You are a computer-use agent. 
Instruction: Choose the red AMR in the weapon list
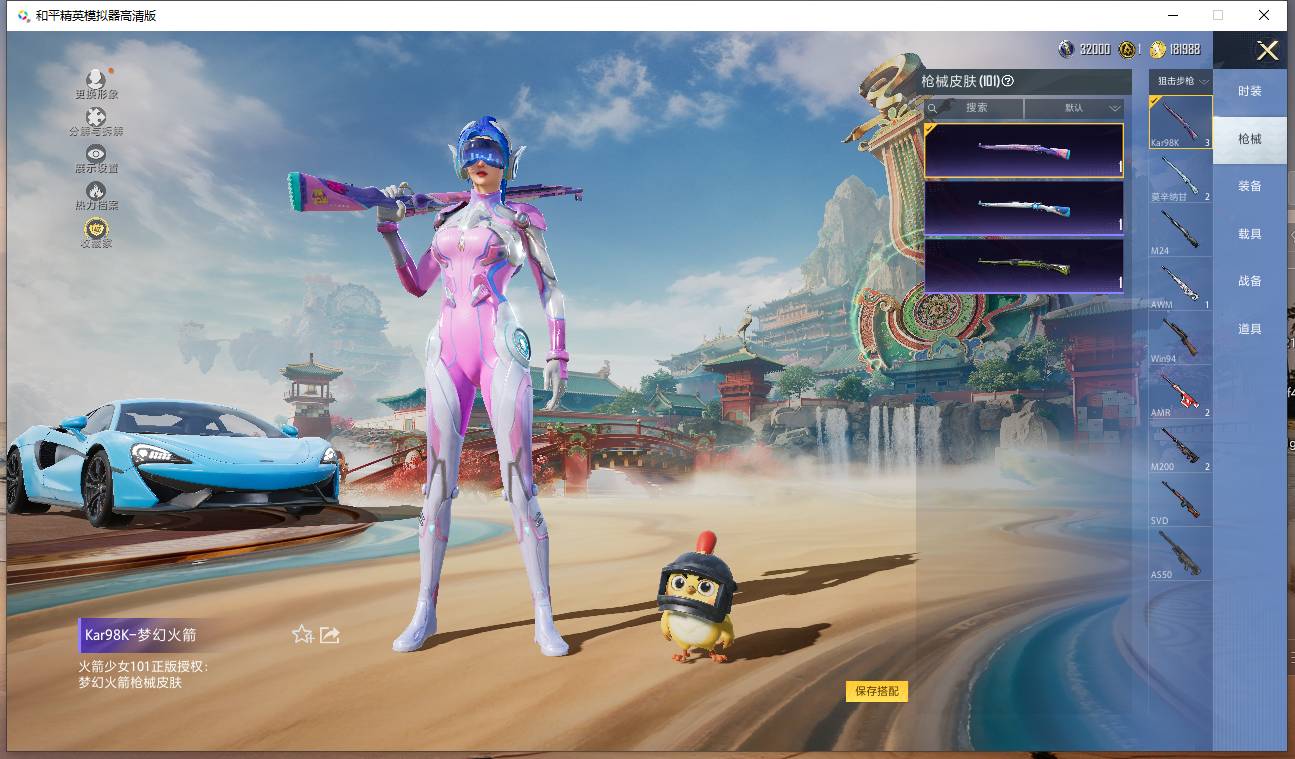coord(1180,391)
